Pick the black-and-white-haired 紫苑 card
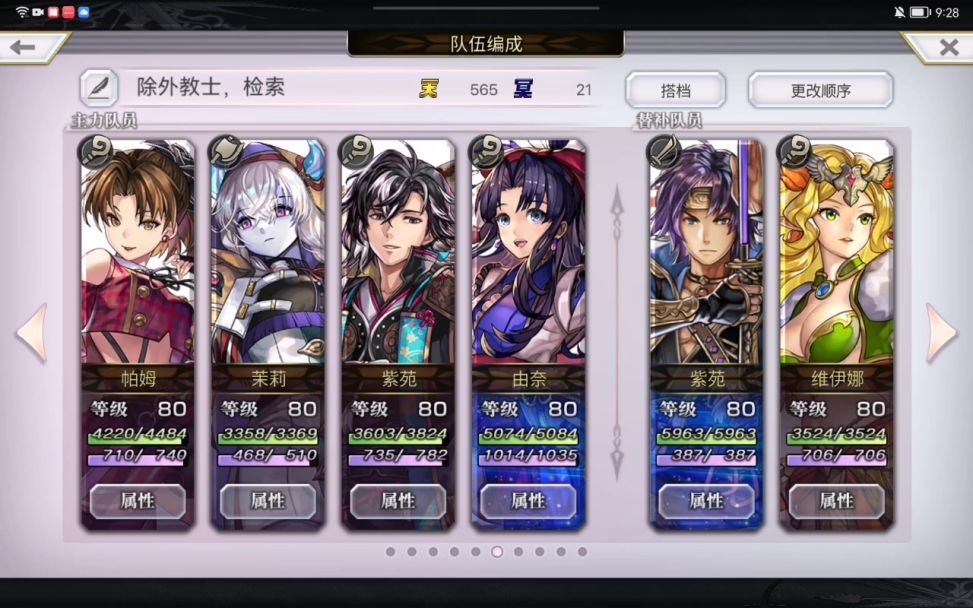 (x=398, y=260)
